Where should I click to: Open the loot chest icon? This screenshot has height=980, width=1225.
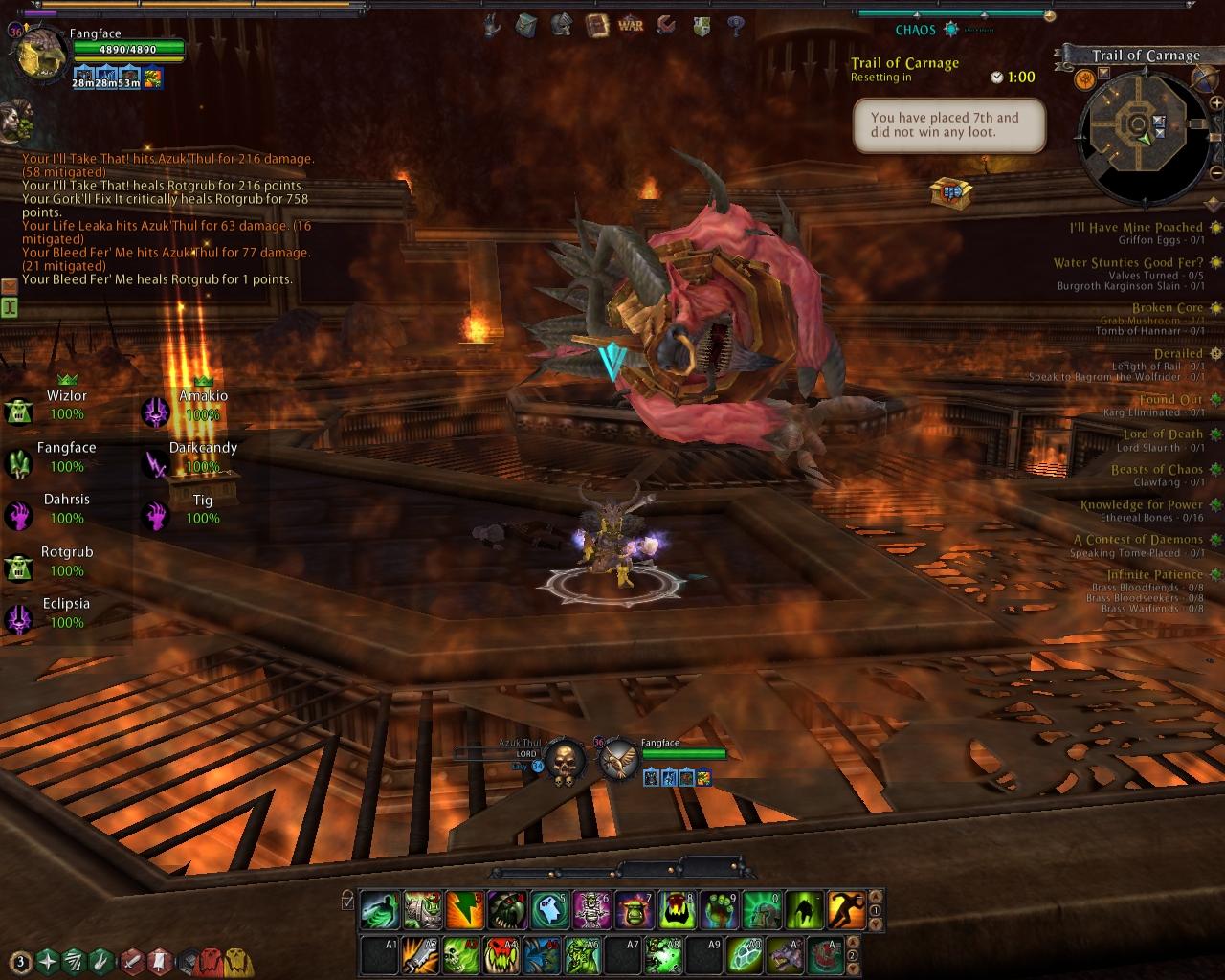tap(951, 192)
